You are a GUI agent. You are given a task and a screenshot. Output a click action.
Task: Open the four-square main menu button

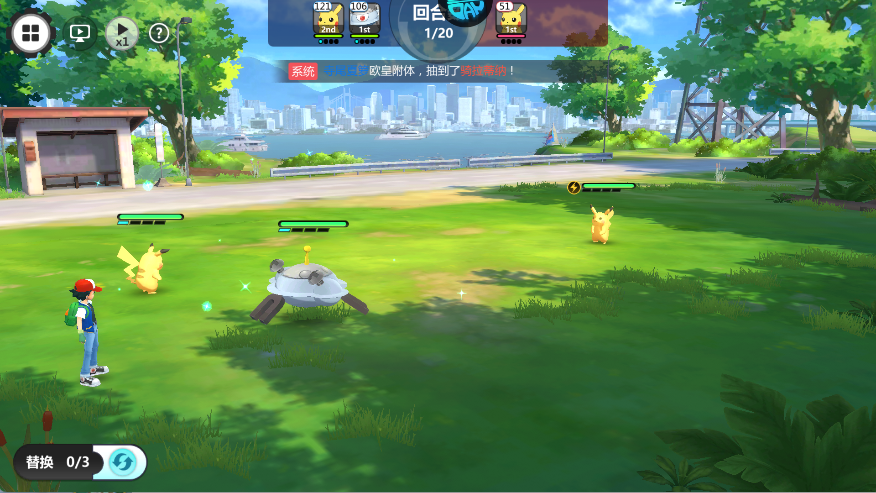pos(31,33)
